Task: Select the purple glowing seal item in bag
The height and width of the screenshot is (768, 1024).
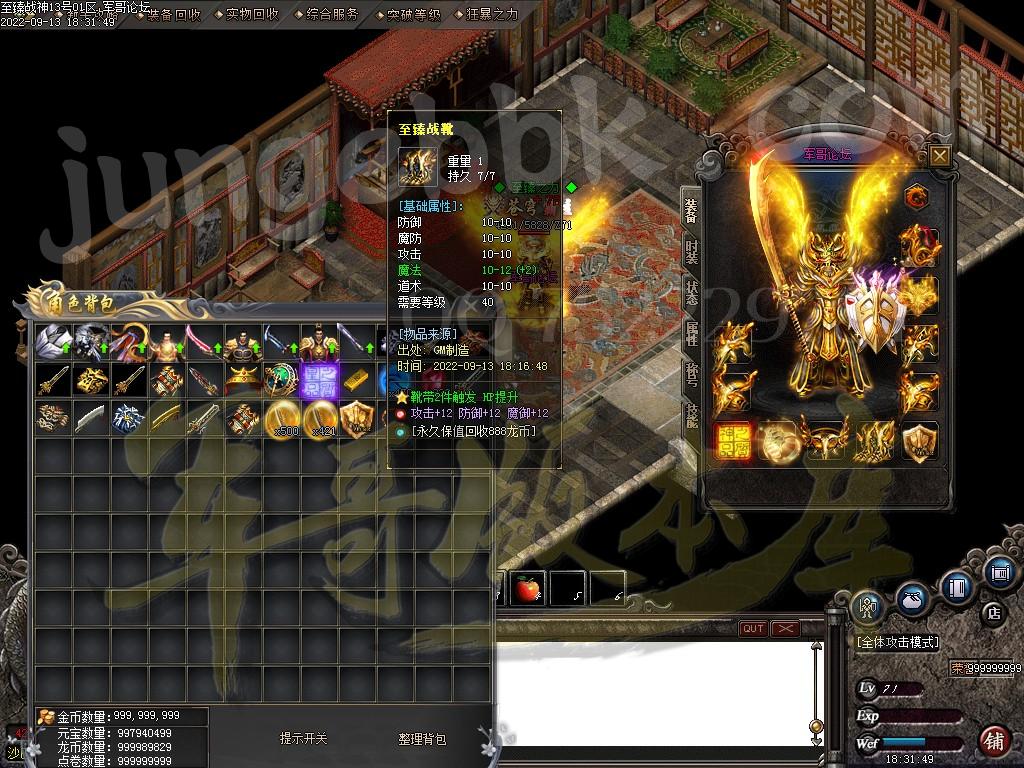Action: pos(322,380)
